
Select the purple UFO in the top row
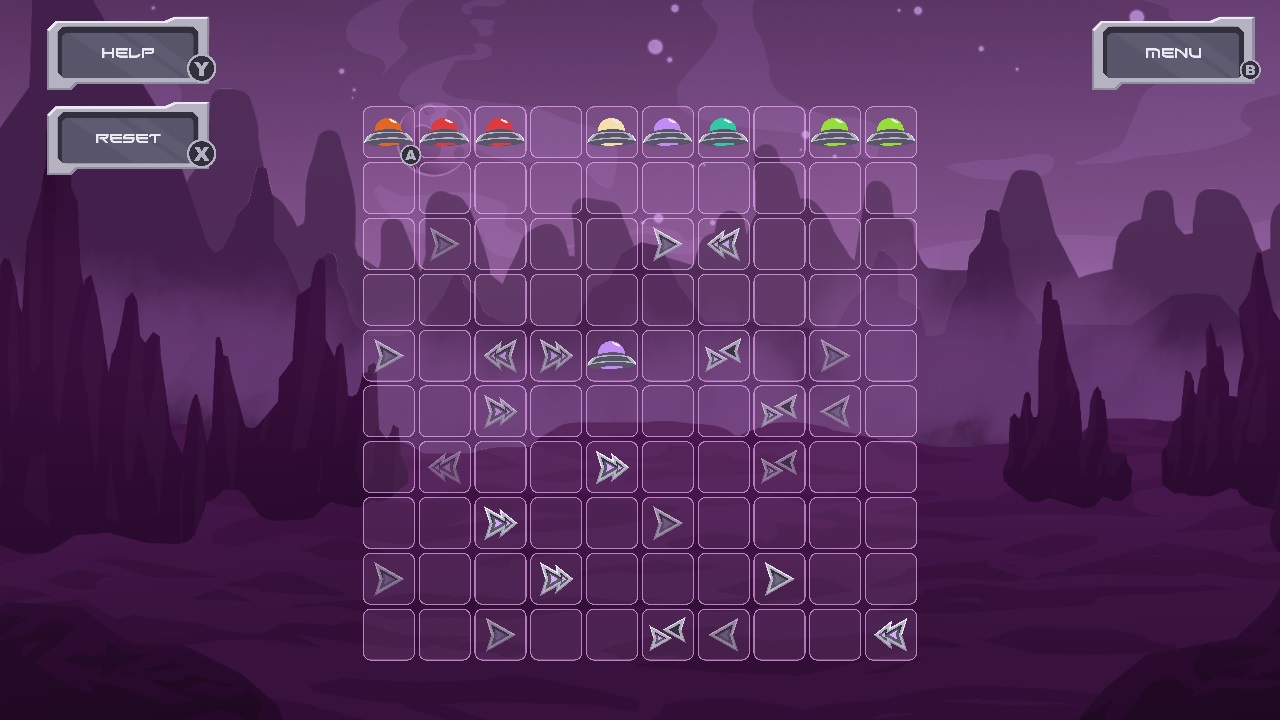pos(669,133)
